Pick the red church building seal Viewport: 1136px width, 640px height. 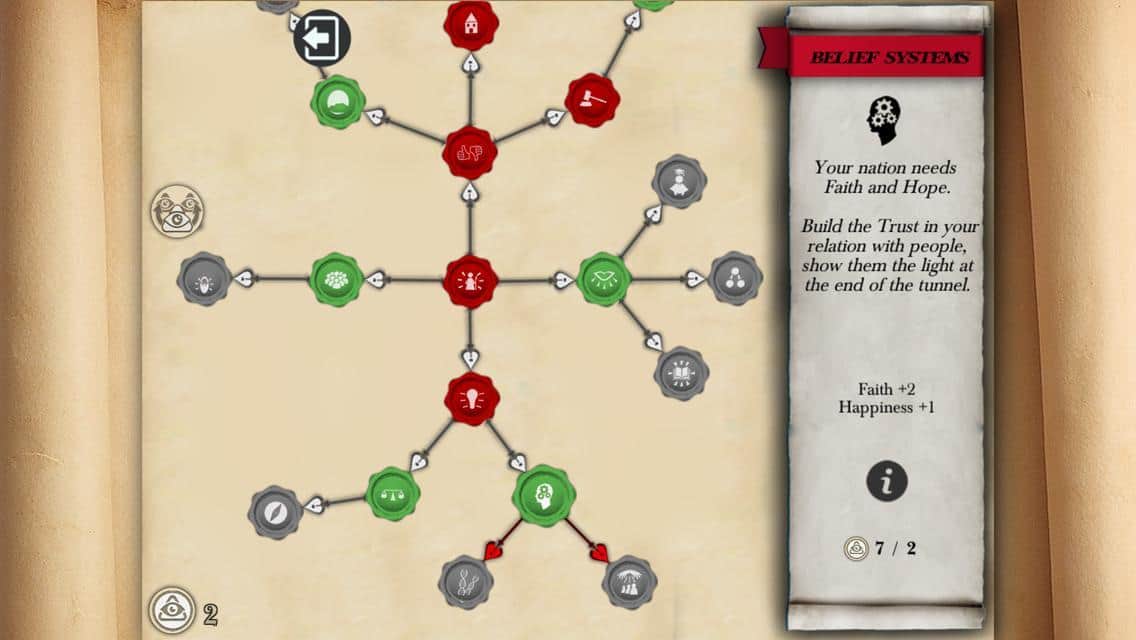pyautogui.click(x=471, y=24)
